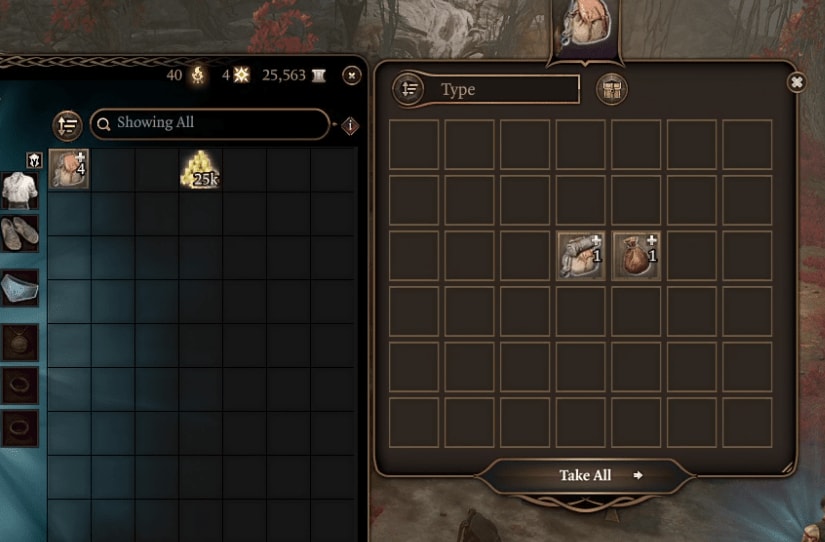The width and height of the screenshot is (825, 542).
Task: Click the inventory sort button
Action: click(x=68, y=124)
